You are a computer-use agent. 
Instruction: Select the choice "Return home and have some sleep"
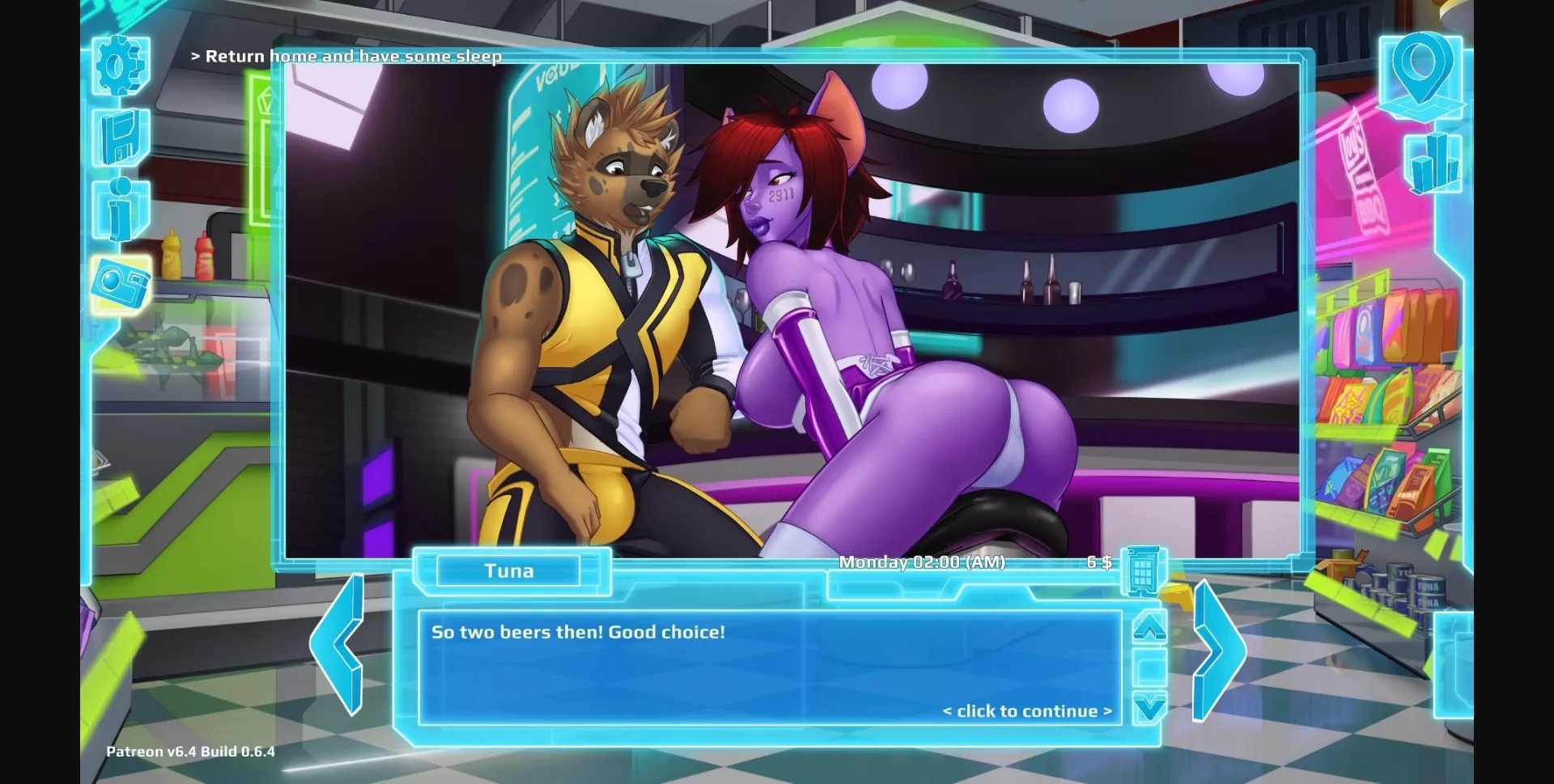pos(346,57)
